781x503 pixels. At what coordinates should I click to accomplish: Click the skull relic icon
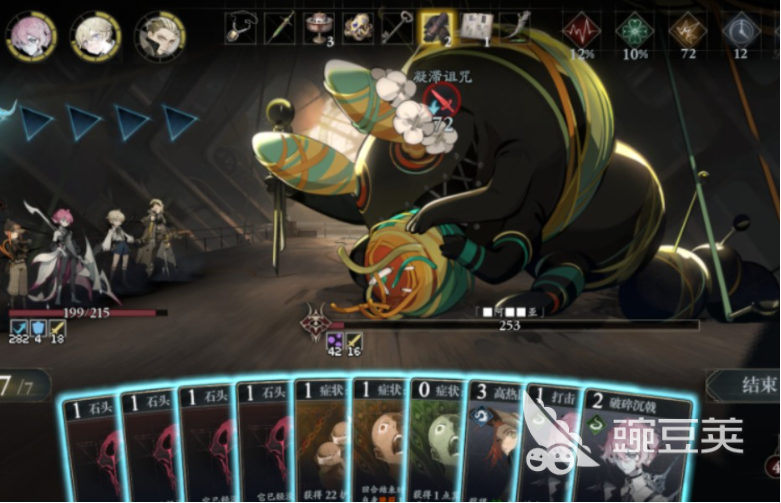[357, 27]
